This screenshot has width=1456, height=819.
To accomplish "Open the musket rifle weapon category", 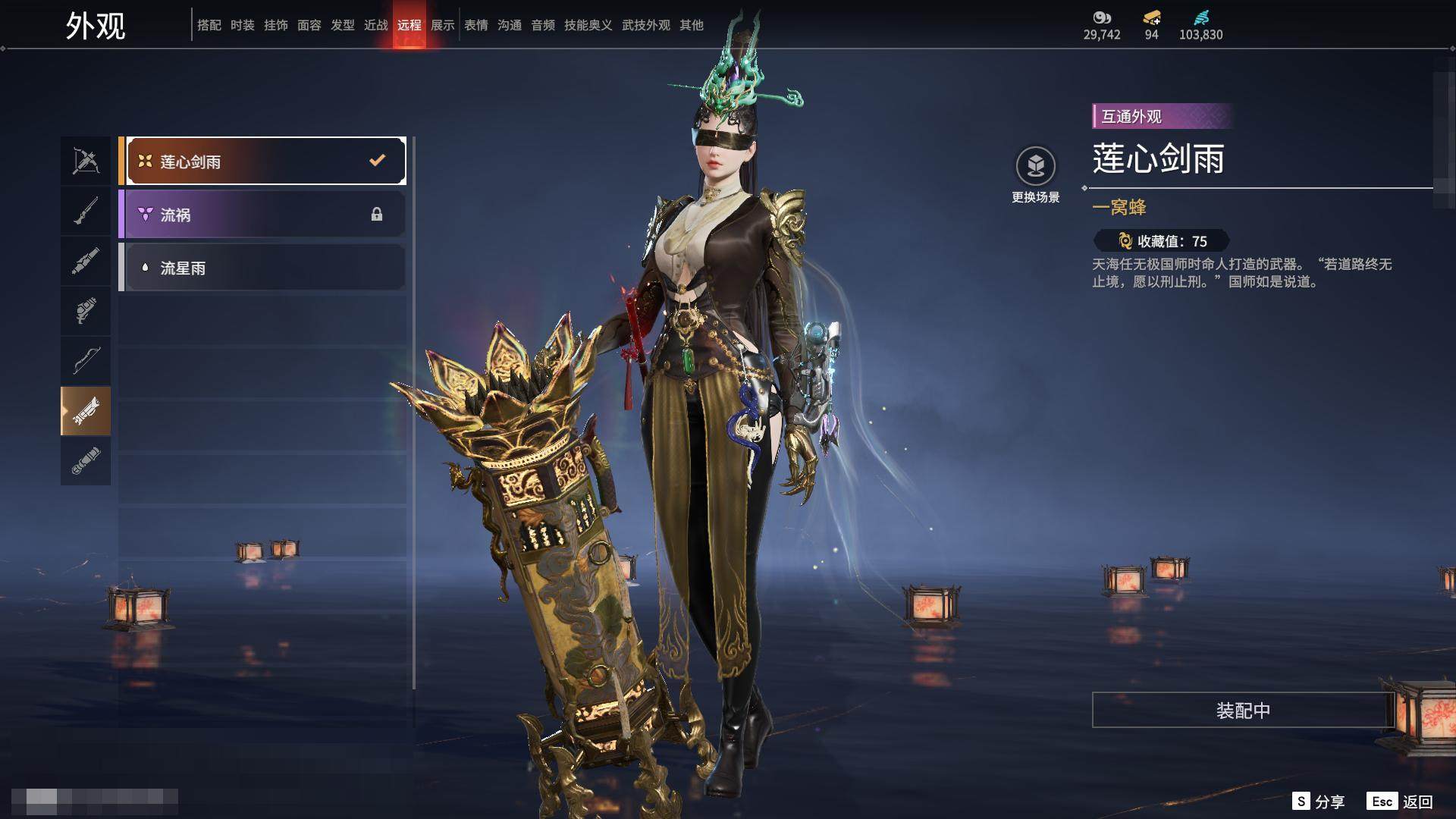I will [86, 211].
